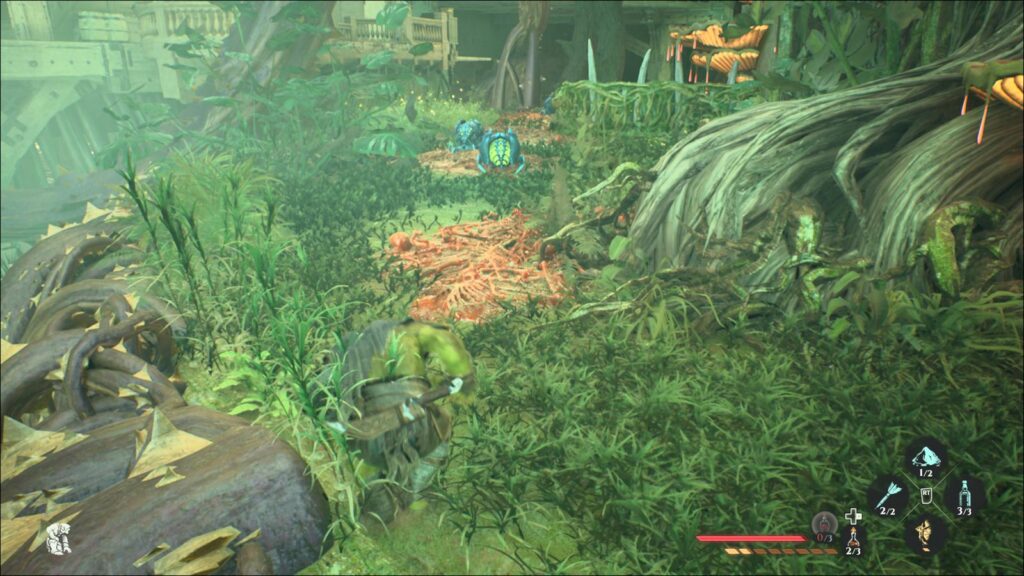Select the bottle item with 3/3 count

coord(964,495)
